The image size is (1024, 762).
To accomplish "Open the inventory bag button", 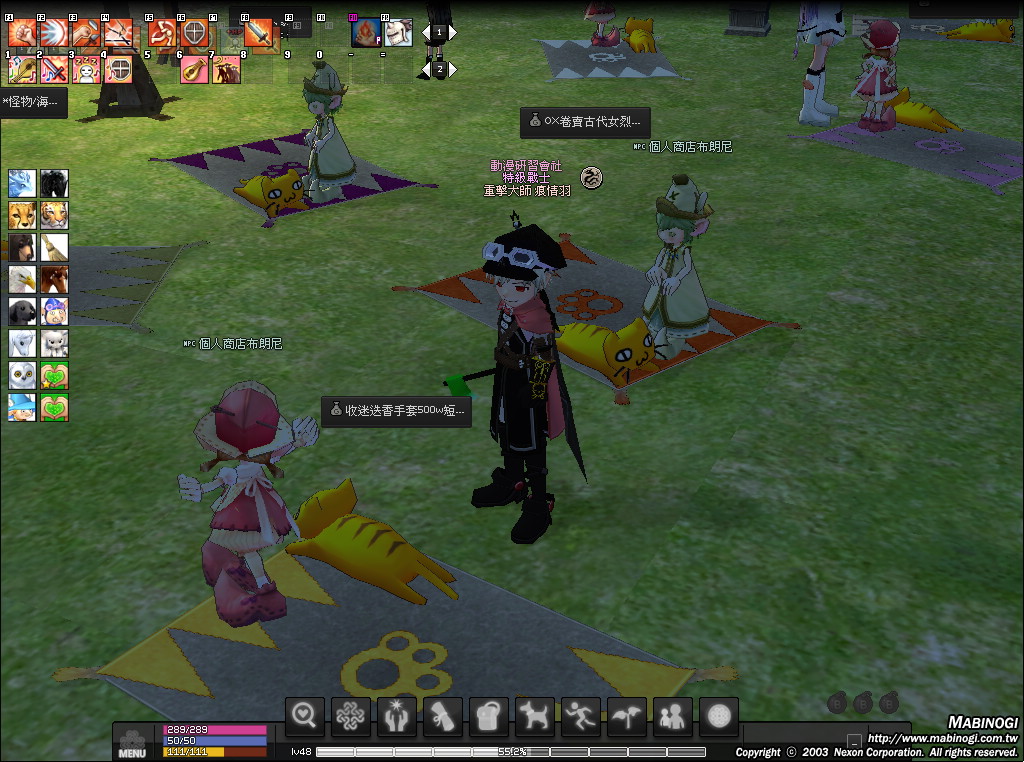I will pyautogui.click(x=489, y=715).
